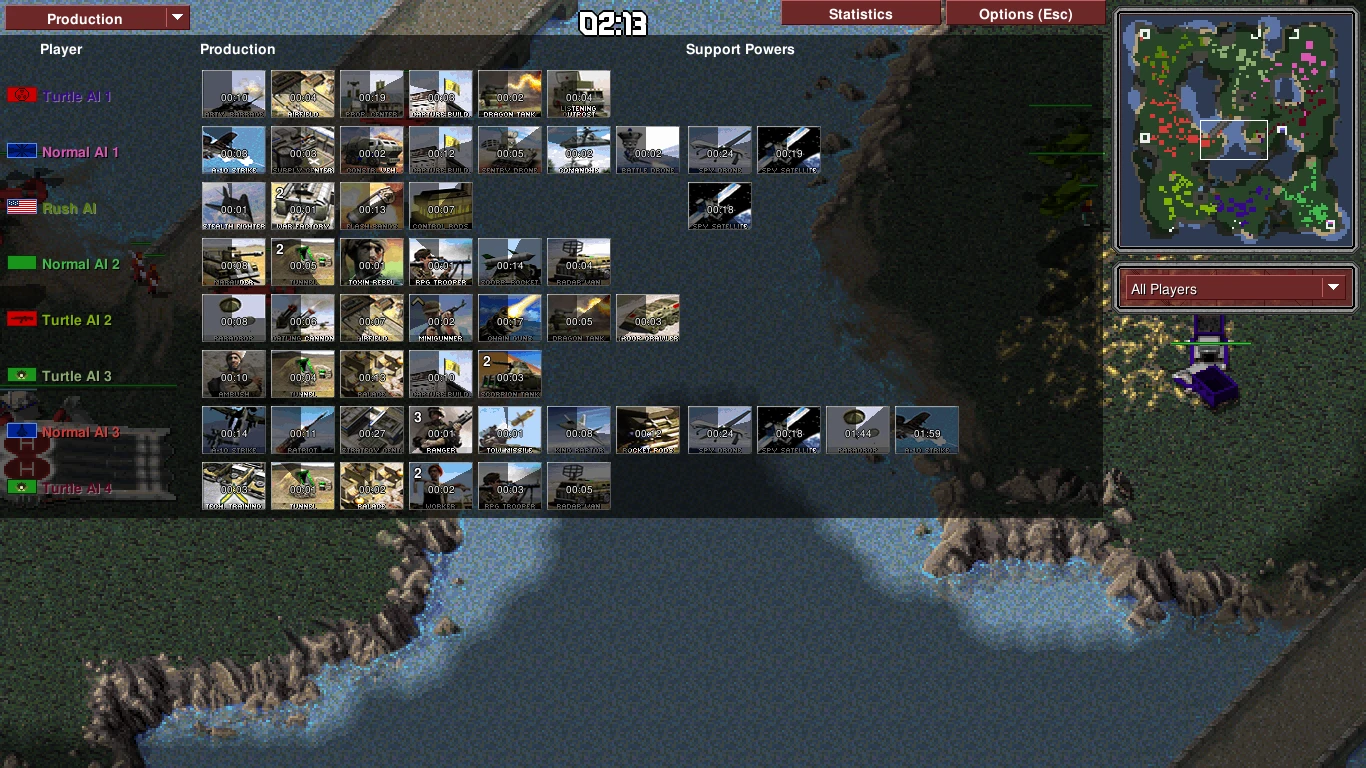Click Rush AI's Spy Satellite support power

pyautogui.click(x=720, y=207)
